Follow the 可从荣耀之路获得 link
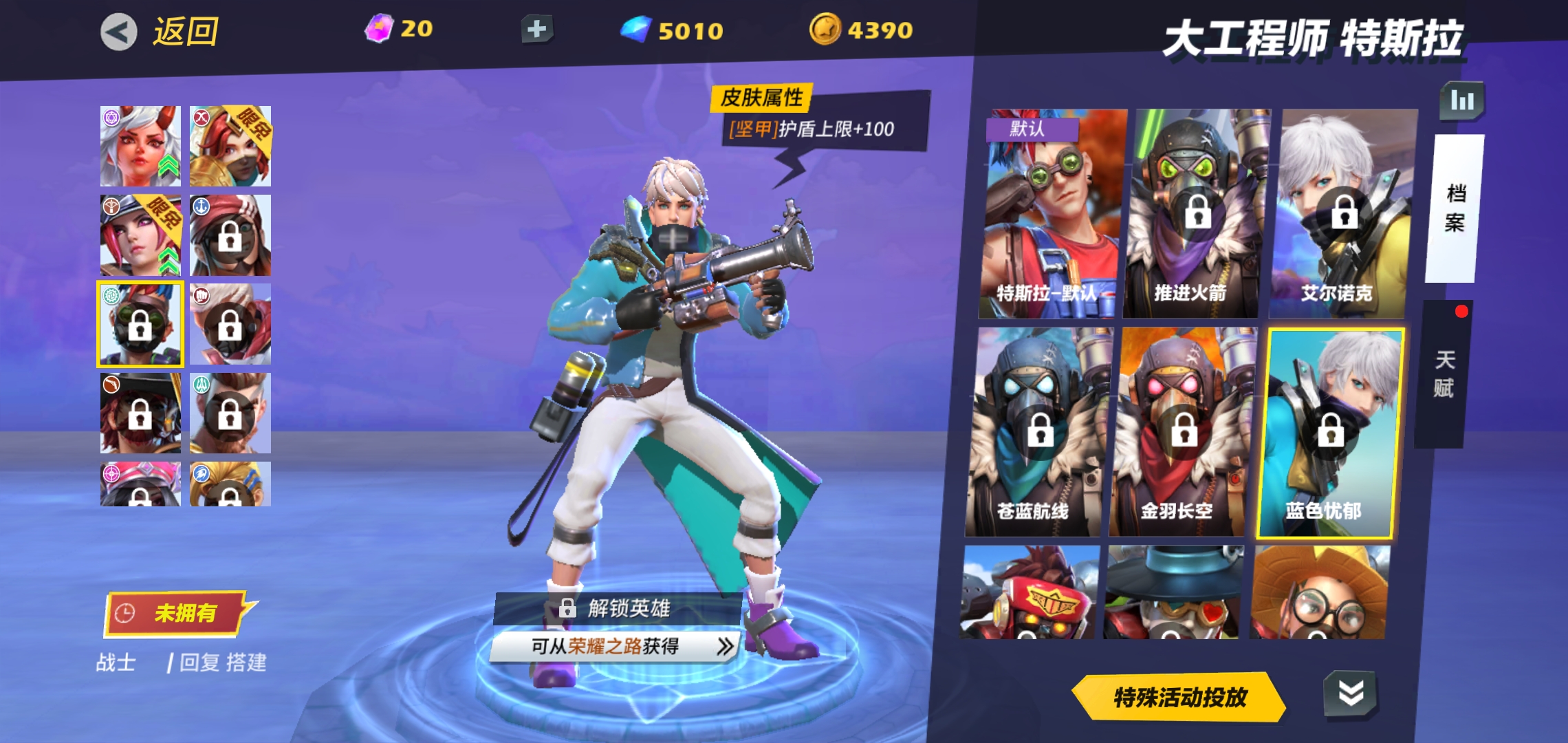 (615, 646)
